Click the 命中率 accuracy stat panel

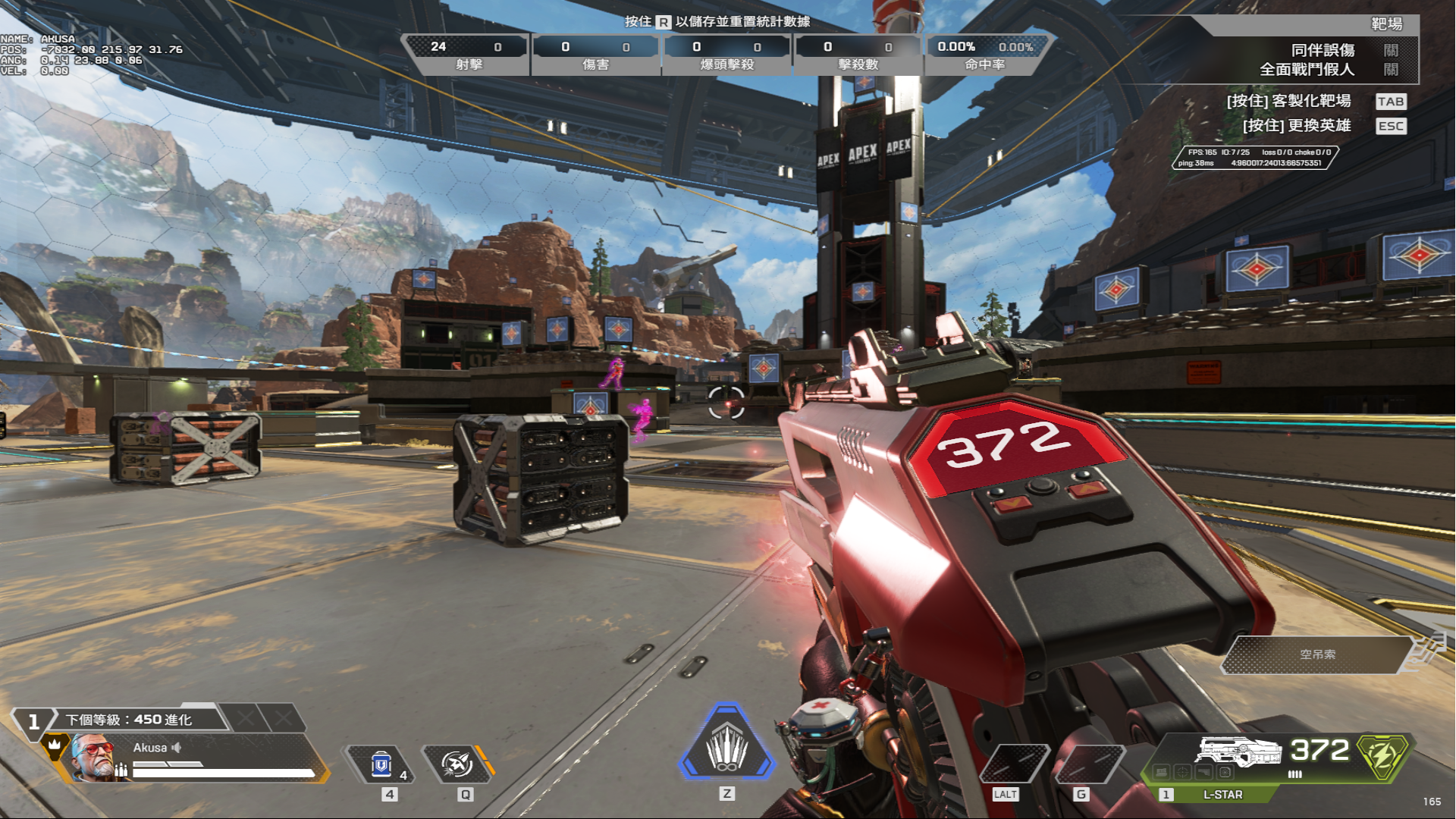(x=984, y=55)
